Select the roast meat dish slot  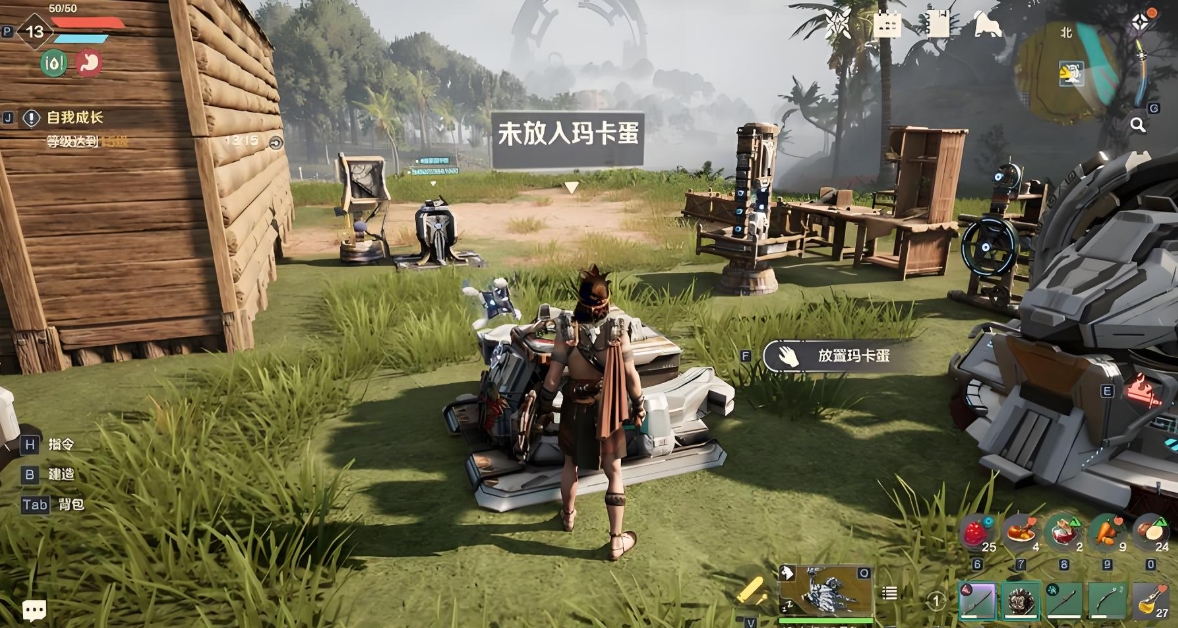[x=1020, y=532]
